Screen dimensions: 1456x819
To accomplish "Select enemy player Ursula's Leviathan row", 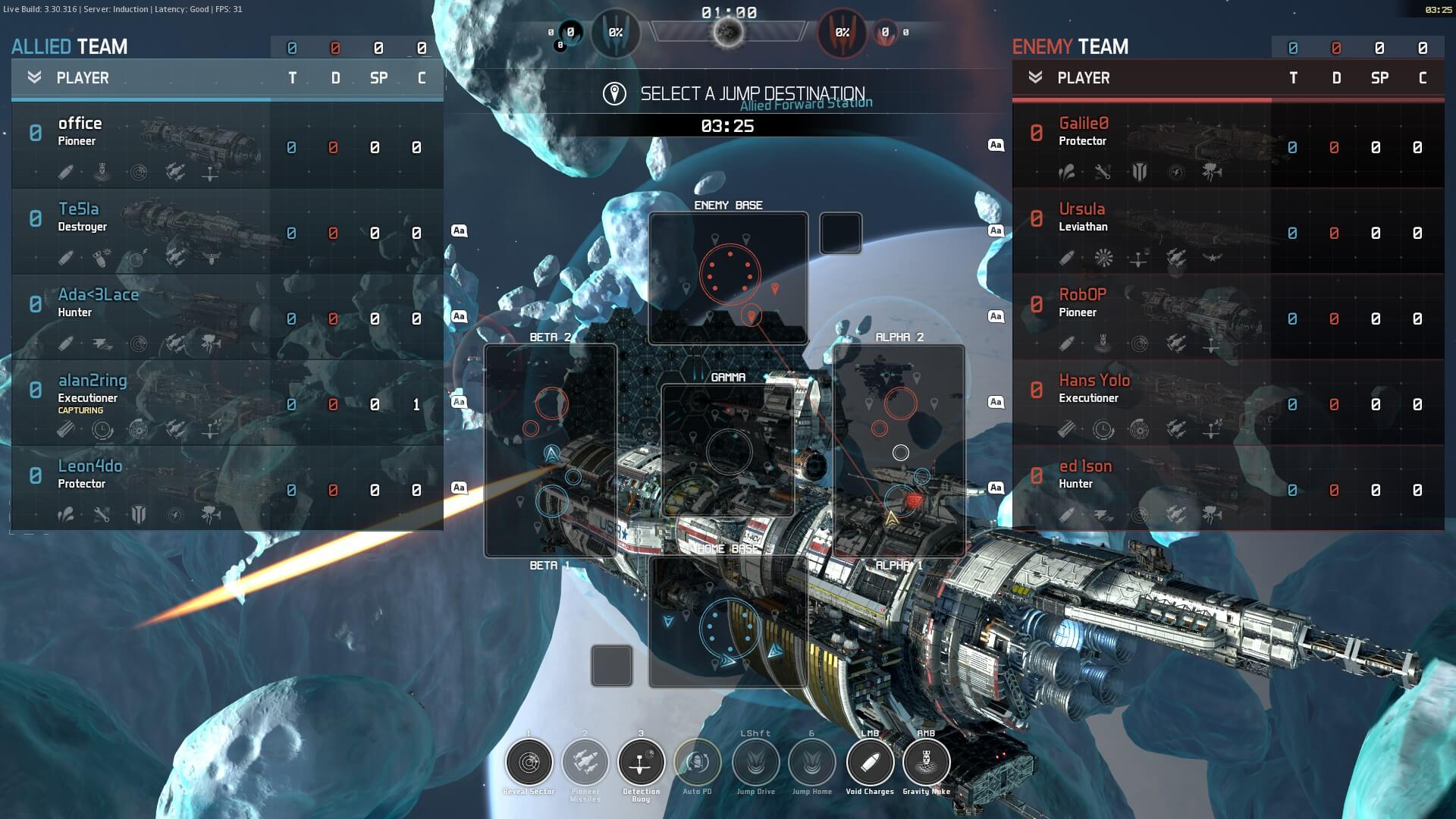I will tap(1228, 231).
